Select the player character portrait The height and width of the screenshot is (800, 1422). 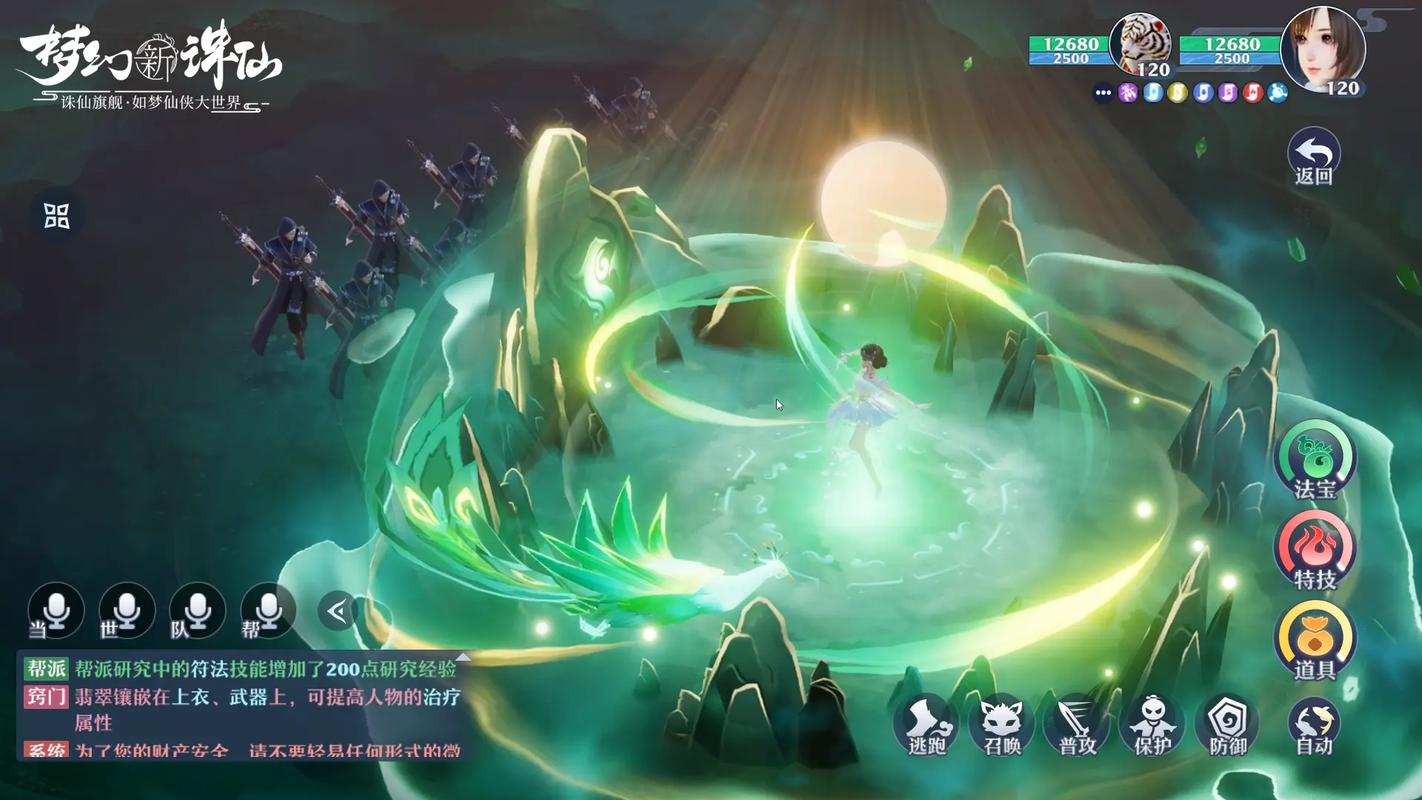tap(1322, 48)
